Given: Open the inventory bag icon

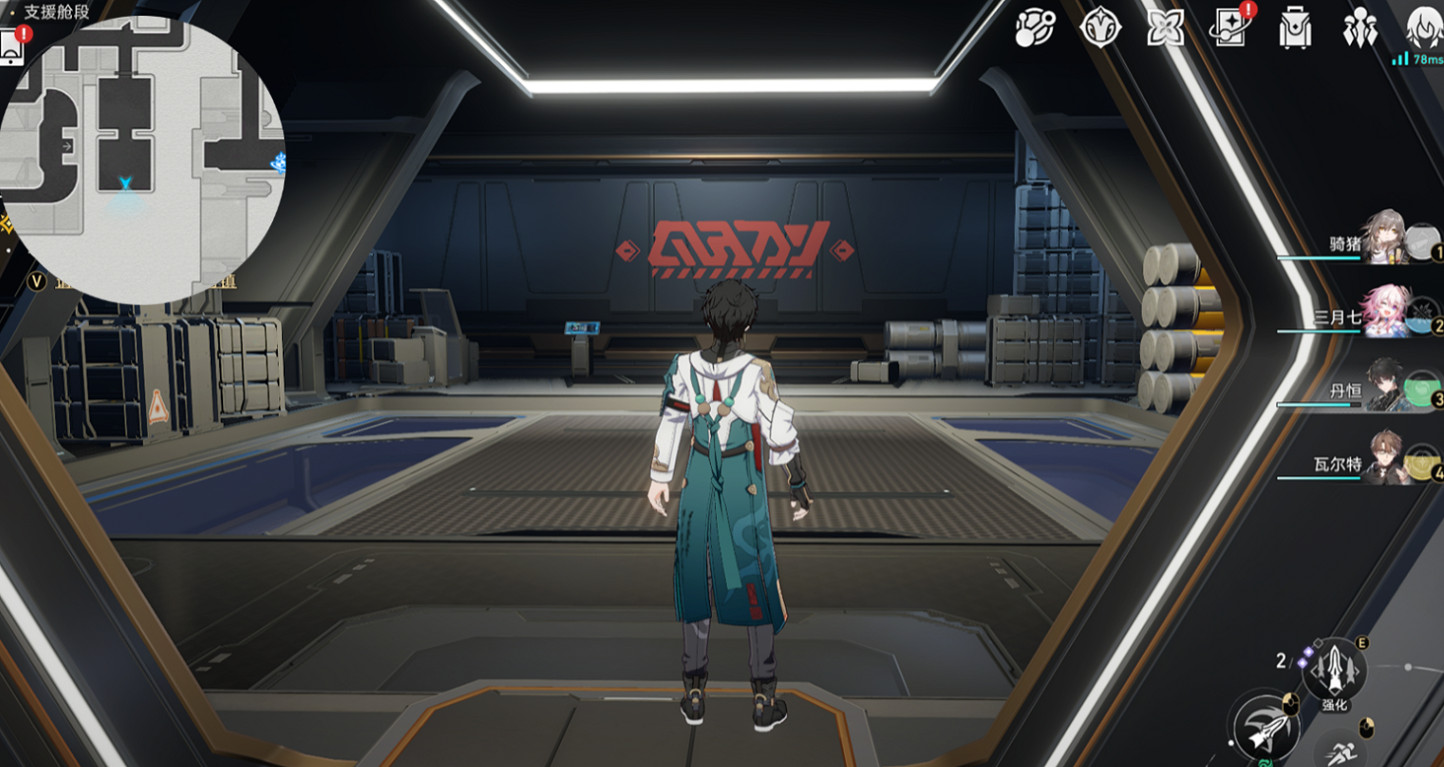Looking at the screenshot, I should [1293, 30].
